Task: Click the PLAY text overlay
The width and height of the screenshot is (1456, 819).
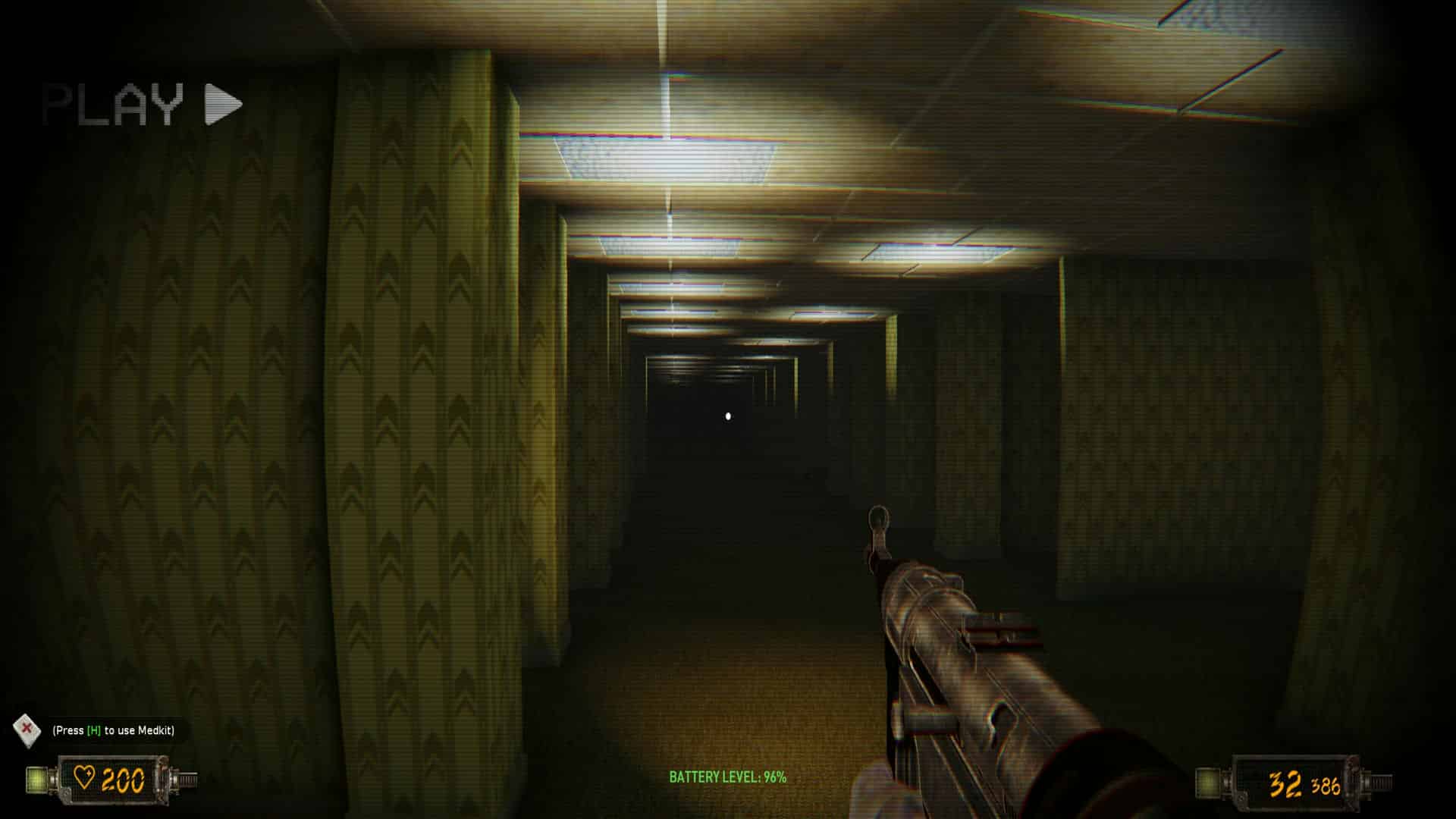Action: point(114,102)
